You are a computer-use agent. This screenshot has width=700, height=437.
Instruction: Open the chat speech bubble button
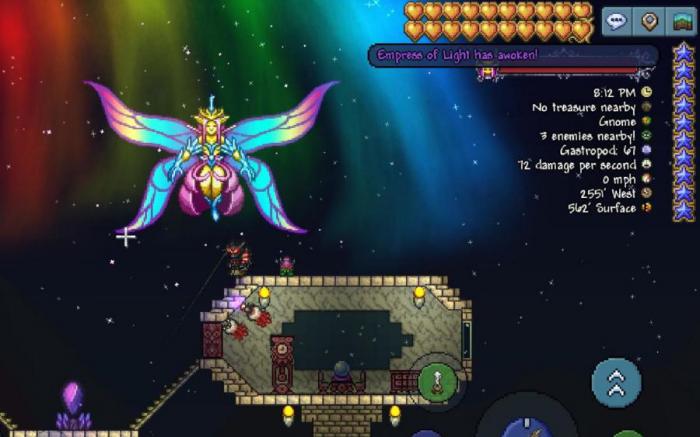tap(616, 21)
